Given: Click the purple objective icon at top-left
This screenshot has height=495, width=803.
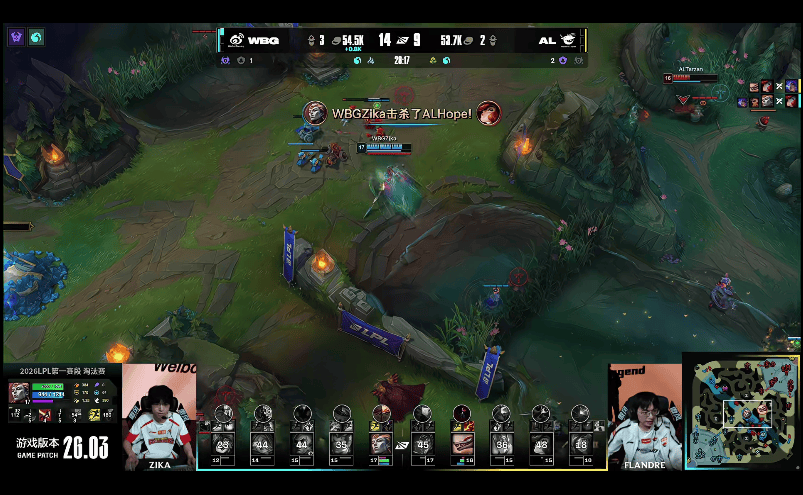Looking at the screenshot, I should pos(16,37).
